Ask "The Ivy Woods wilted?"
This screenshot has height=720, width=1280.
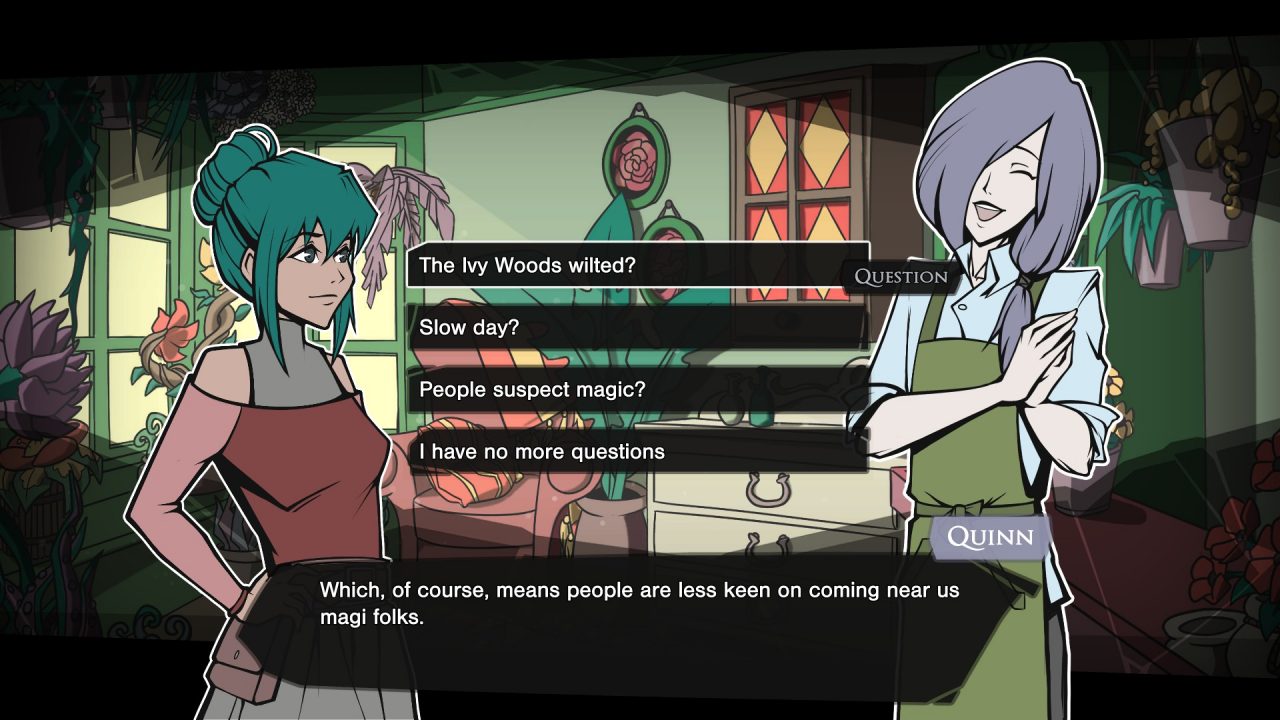click(637, 265)
